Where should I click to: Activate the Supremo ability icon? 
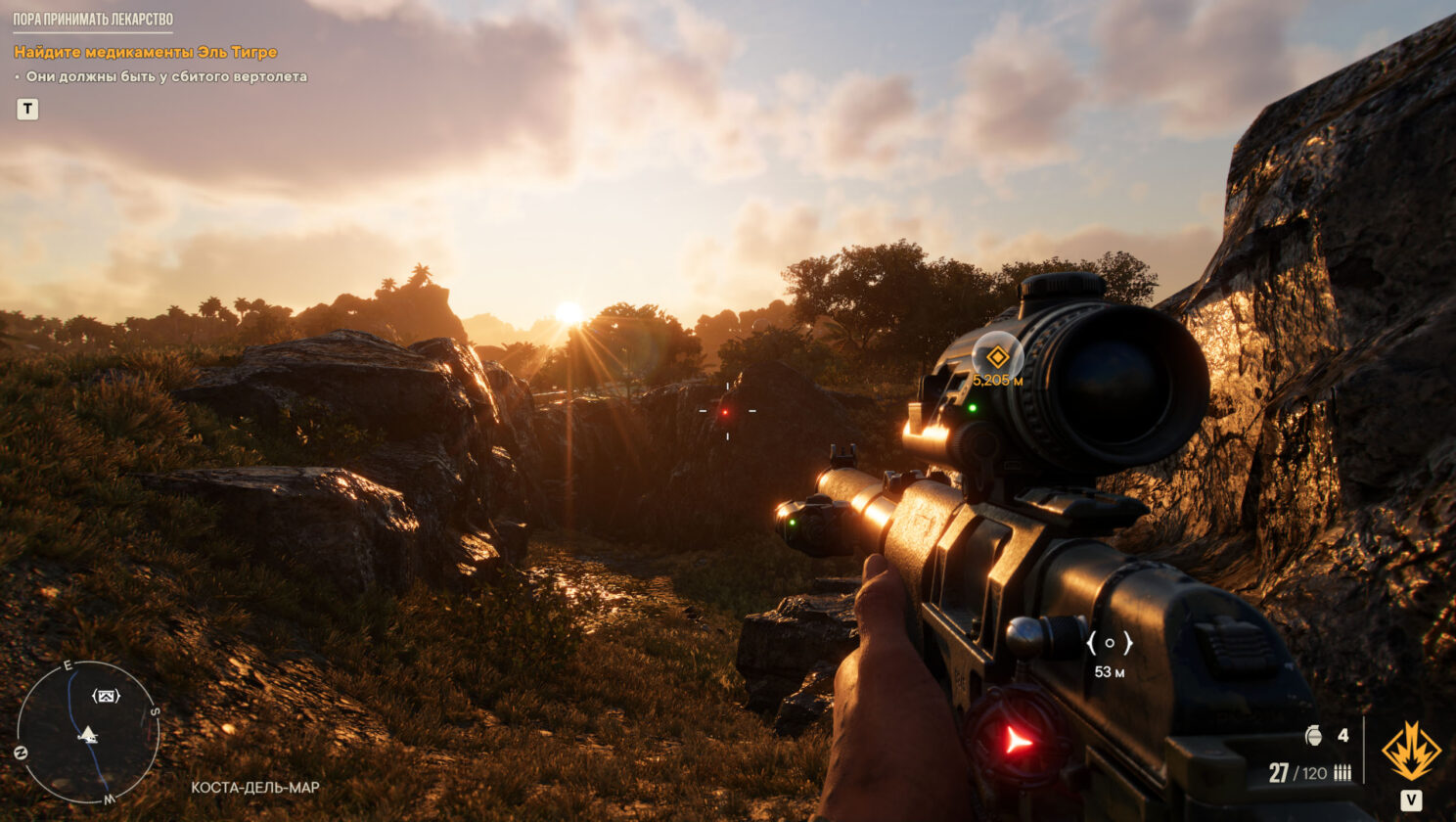pos(1411,752)
